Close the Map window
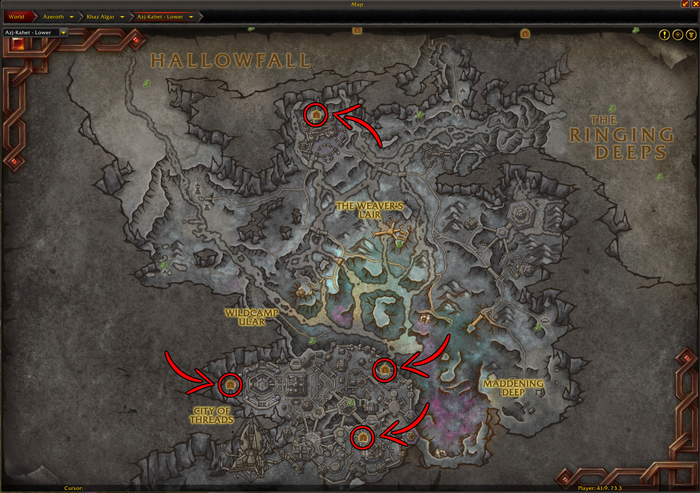Image resolution: width=700 pixels, height=493 pixels. click(695, 5)
